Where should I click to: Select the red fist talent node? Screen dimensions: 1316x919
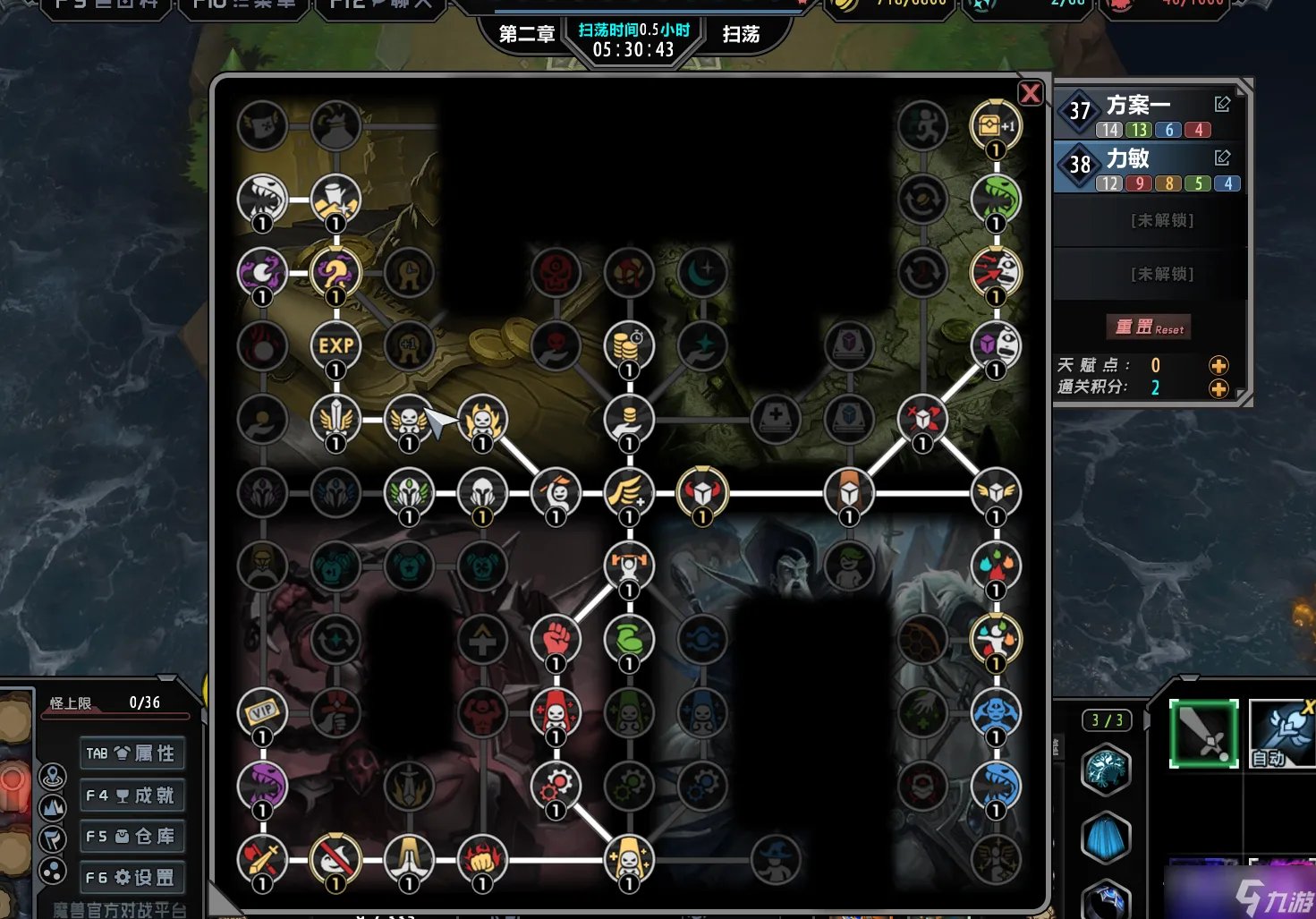556,638
